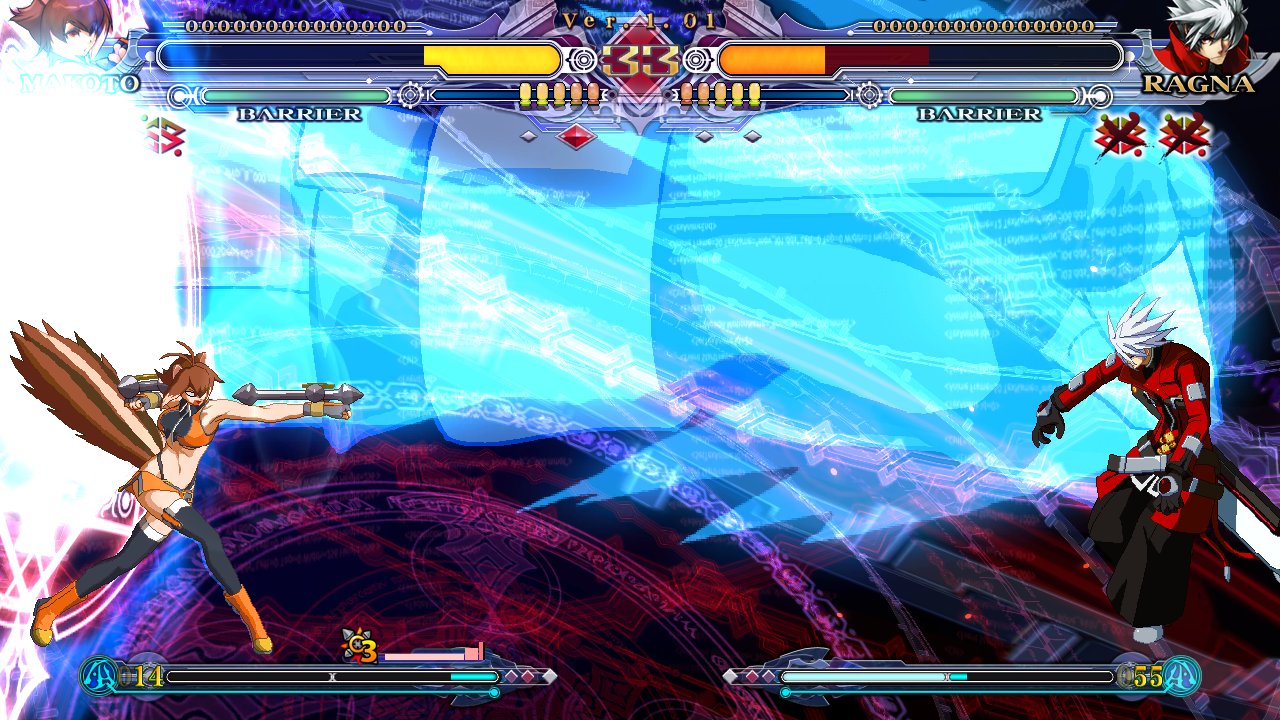Expand the yellow Guard Primer pips left of timer

(560, 93)
